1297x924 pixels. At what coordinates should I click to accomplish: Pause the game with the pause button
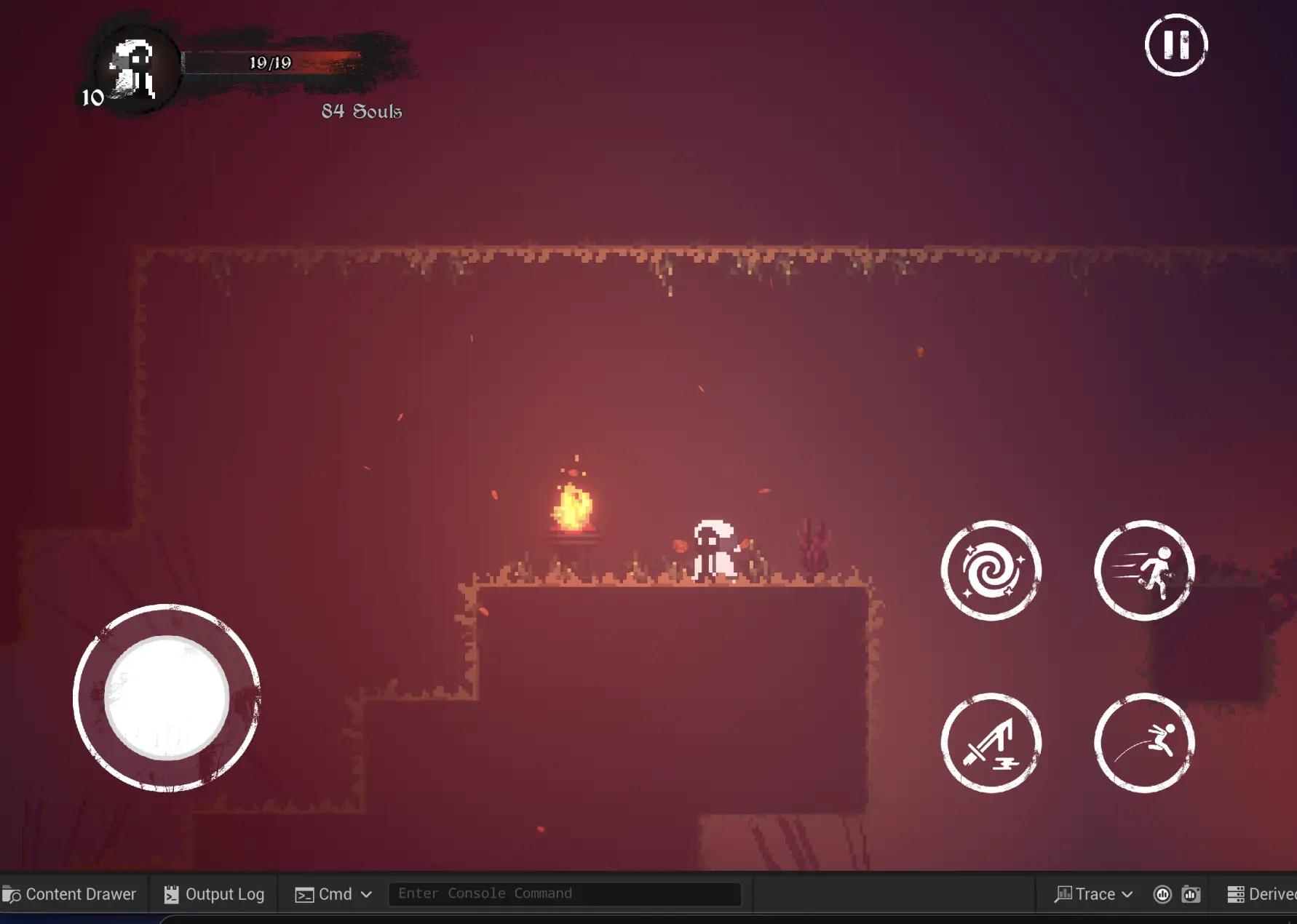point(1175,45)
